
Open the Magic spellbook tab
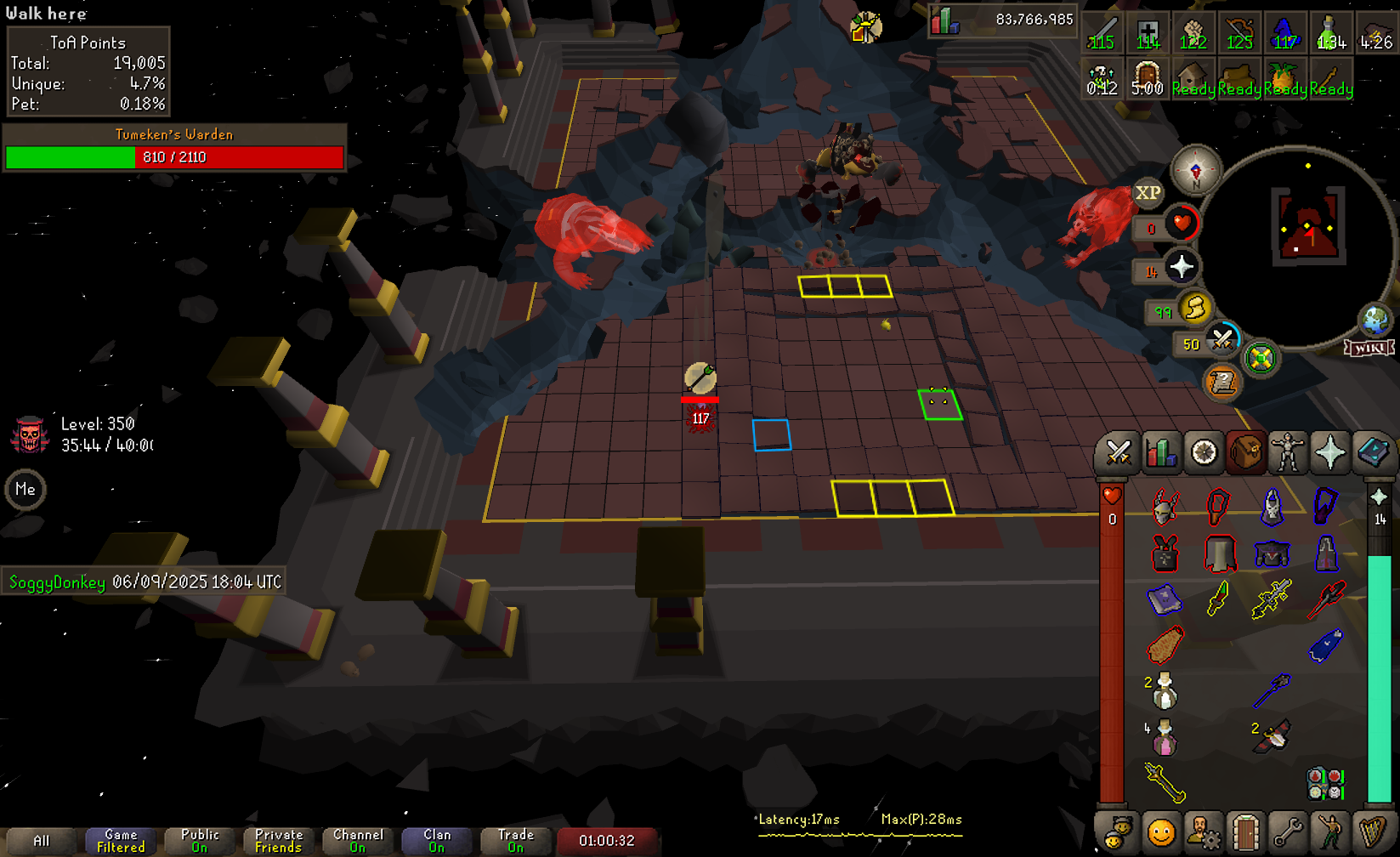pos(1373,453)
